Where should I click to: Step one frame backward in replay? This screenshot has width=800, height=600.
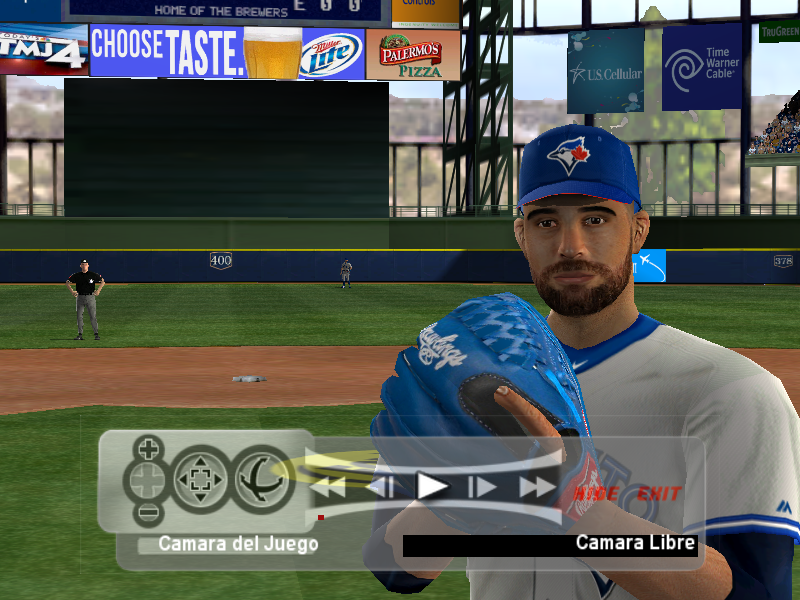[380, 488]
